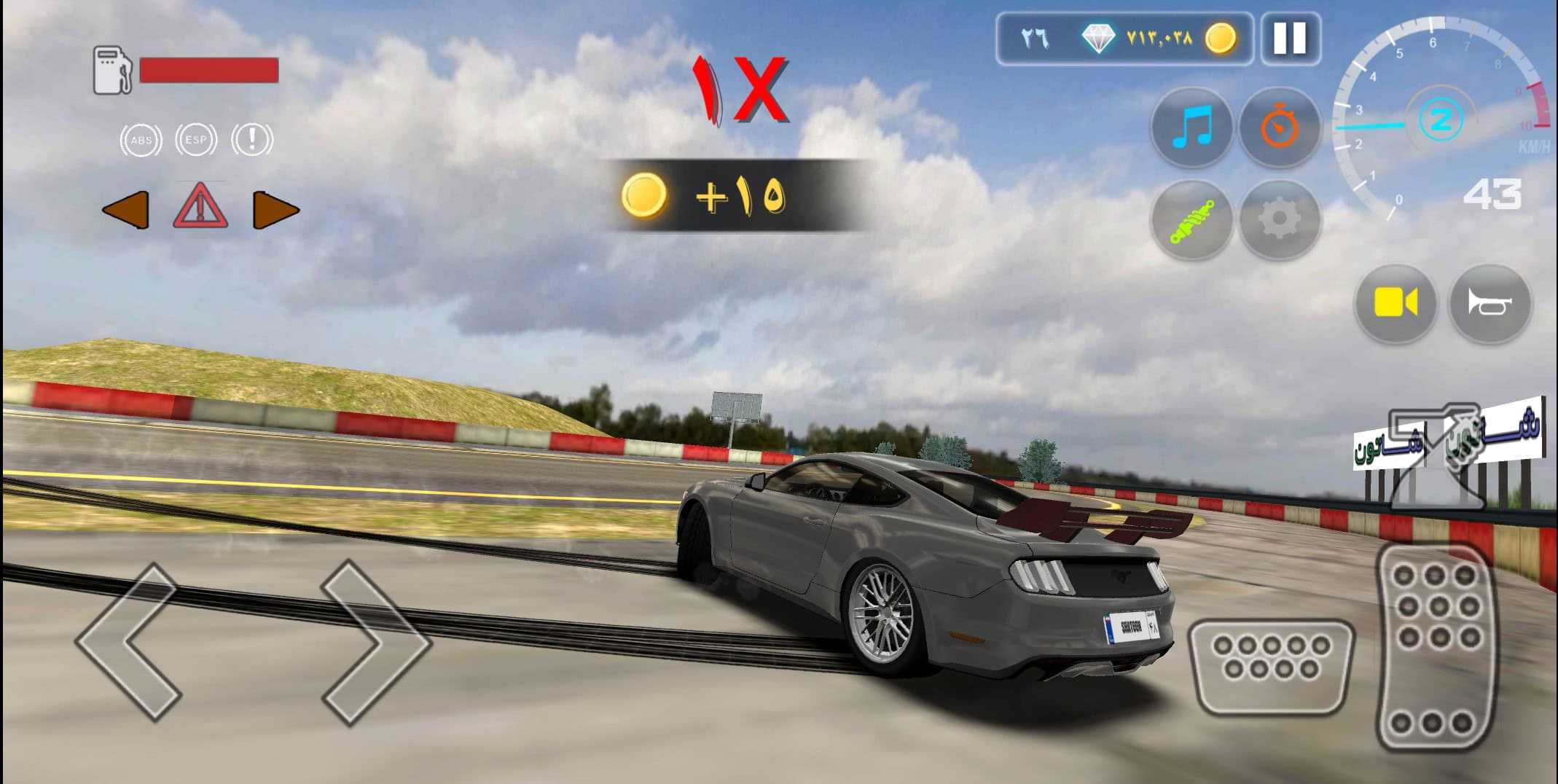Tap the gold coin balance icon
Screen dimensions: 1558x784
(1220, 38)
